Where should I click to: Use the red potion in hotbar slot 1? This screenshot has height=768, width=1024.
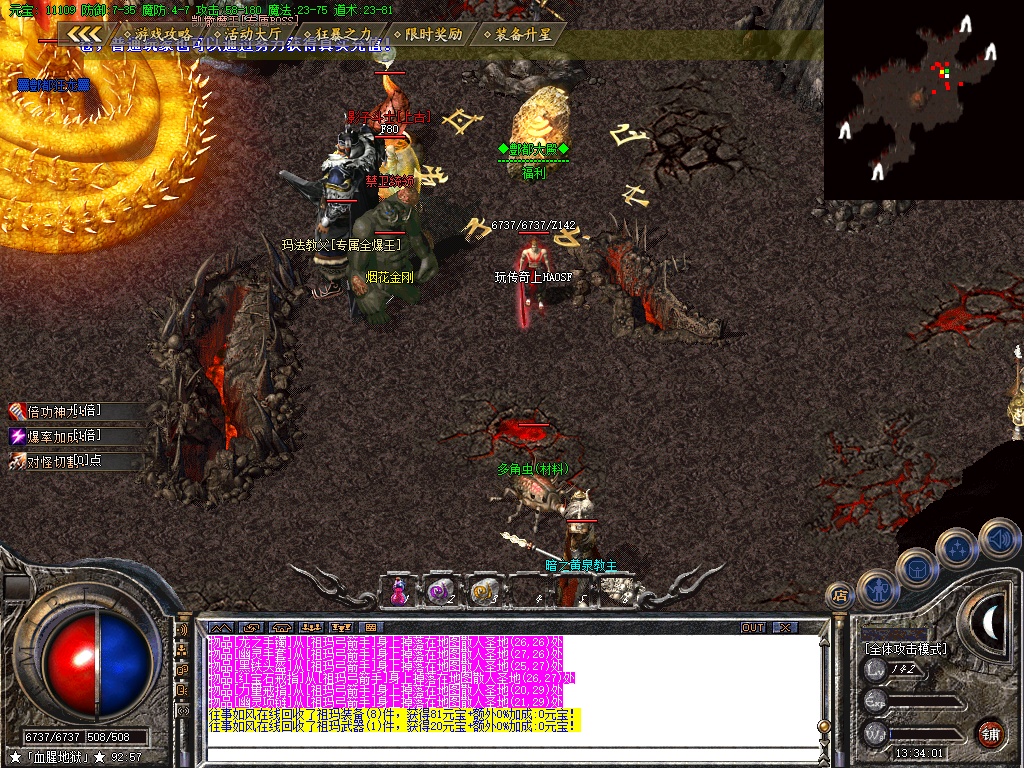point(399,591)
